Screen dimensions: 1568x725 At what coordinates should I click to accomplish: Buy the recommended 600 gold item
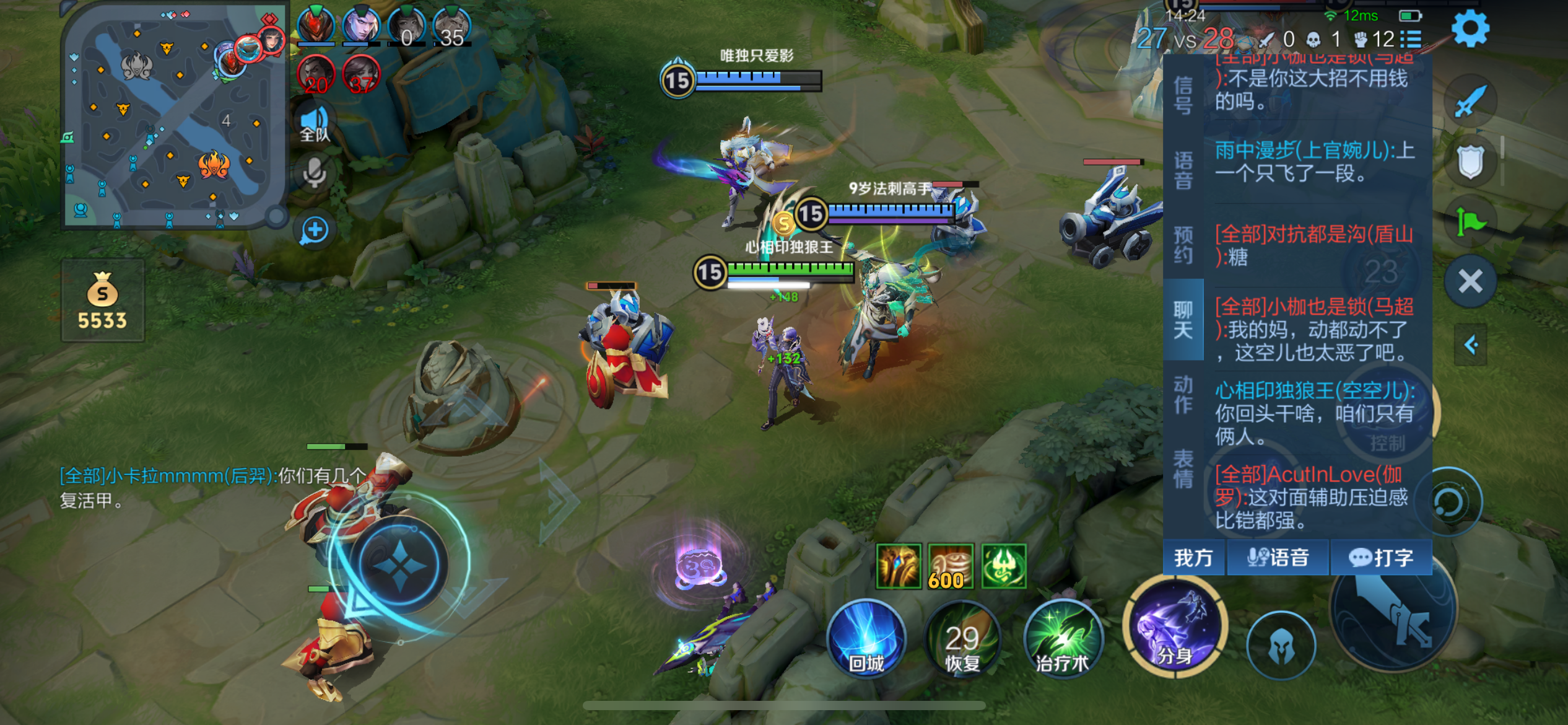[950, 566]
